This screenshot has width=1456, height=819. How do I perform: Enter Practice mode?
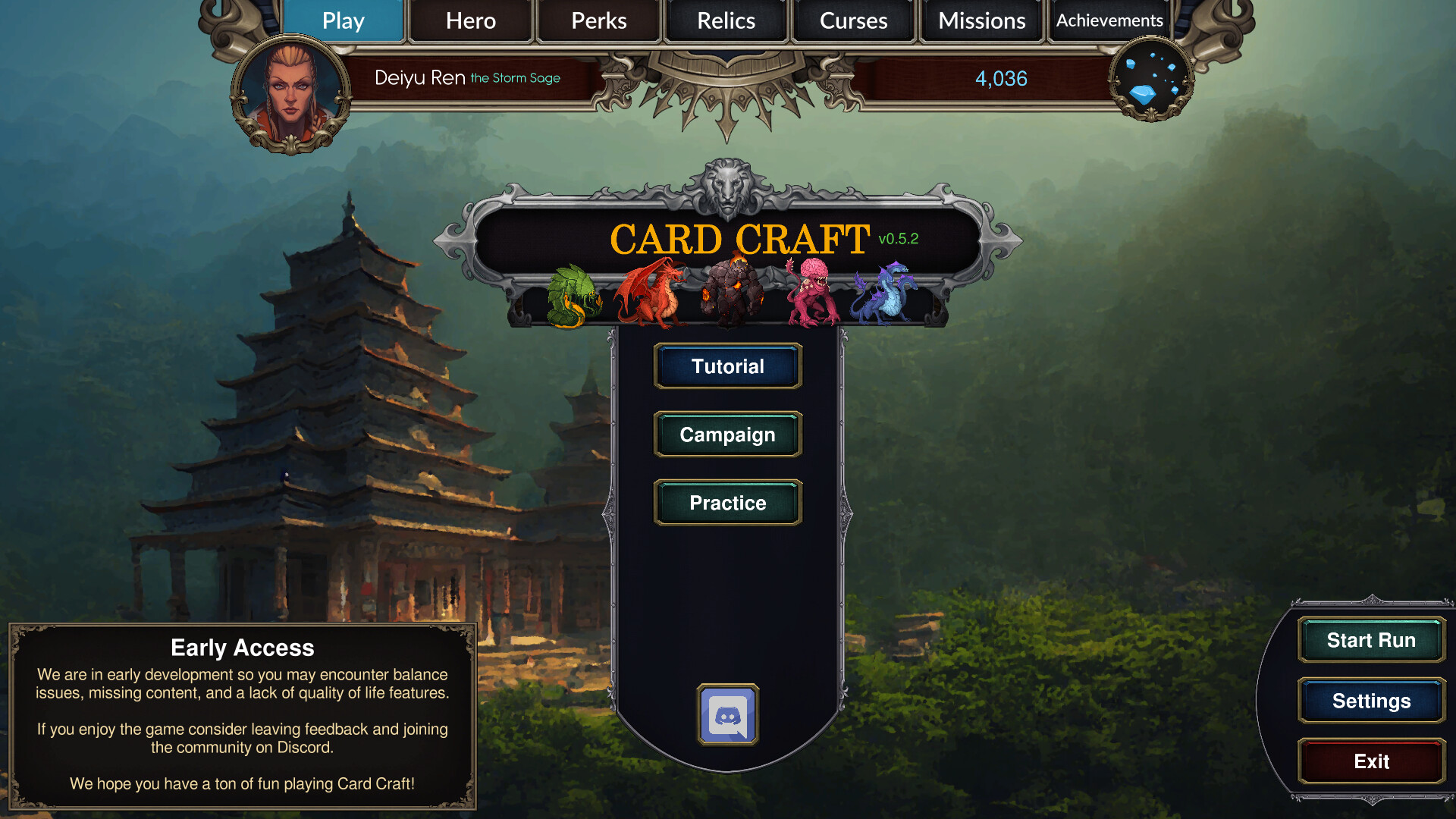click(727, 503)
